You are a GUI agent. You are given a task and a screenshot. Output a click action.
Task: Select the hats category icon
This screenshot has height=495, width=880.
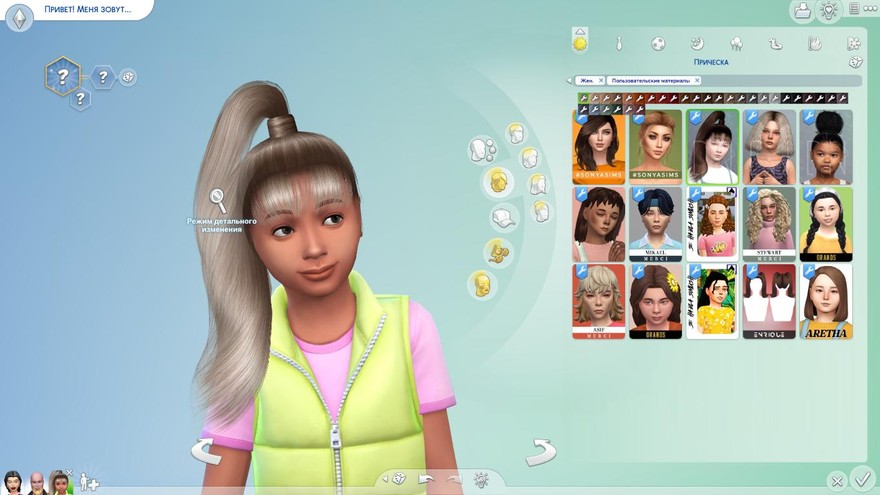pos(505,217)
